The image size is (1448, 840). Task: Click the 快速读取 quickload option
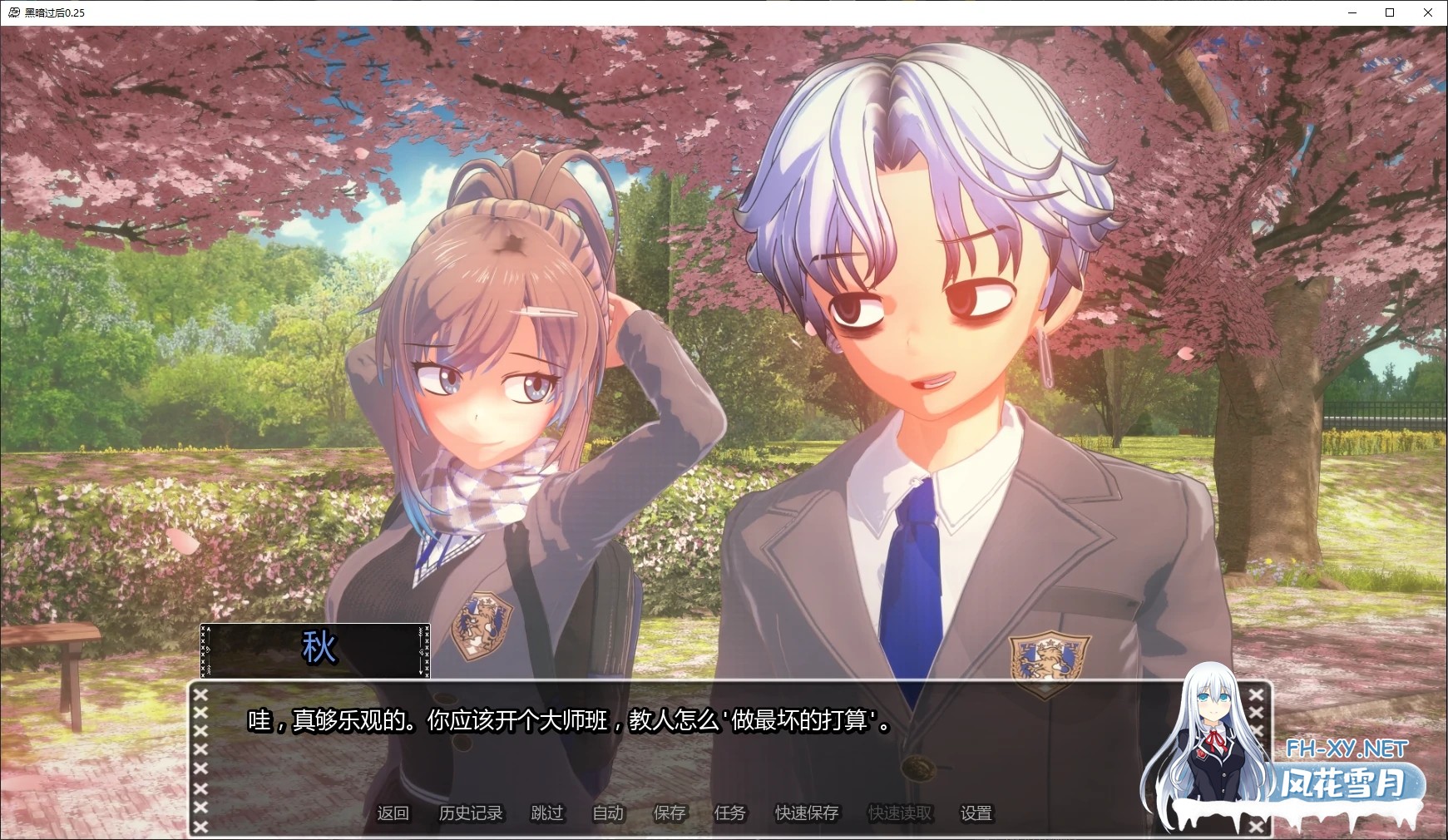(x=899, y=814)
